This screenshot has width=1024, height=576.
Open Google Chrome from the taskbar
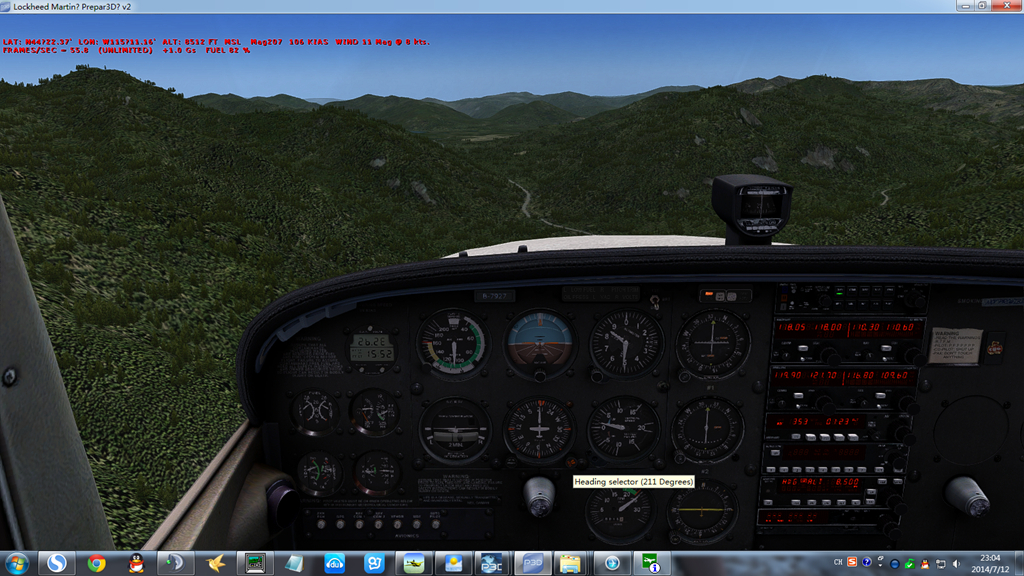[97, 563]
